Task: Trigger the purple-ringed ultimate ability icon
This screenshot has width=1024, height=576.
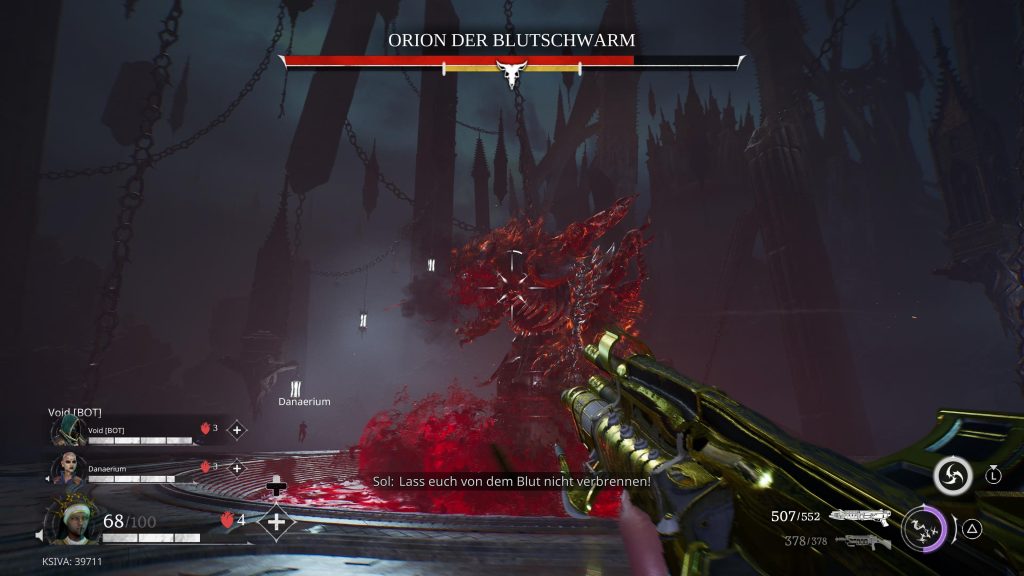Action: (x=924, y=527)
